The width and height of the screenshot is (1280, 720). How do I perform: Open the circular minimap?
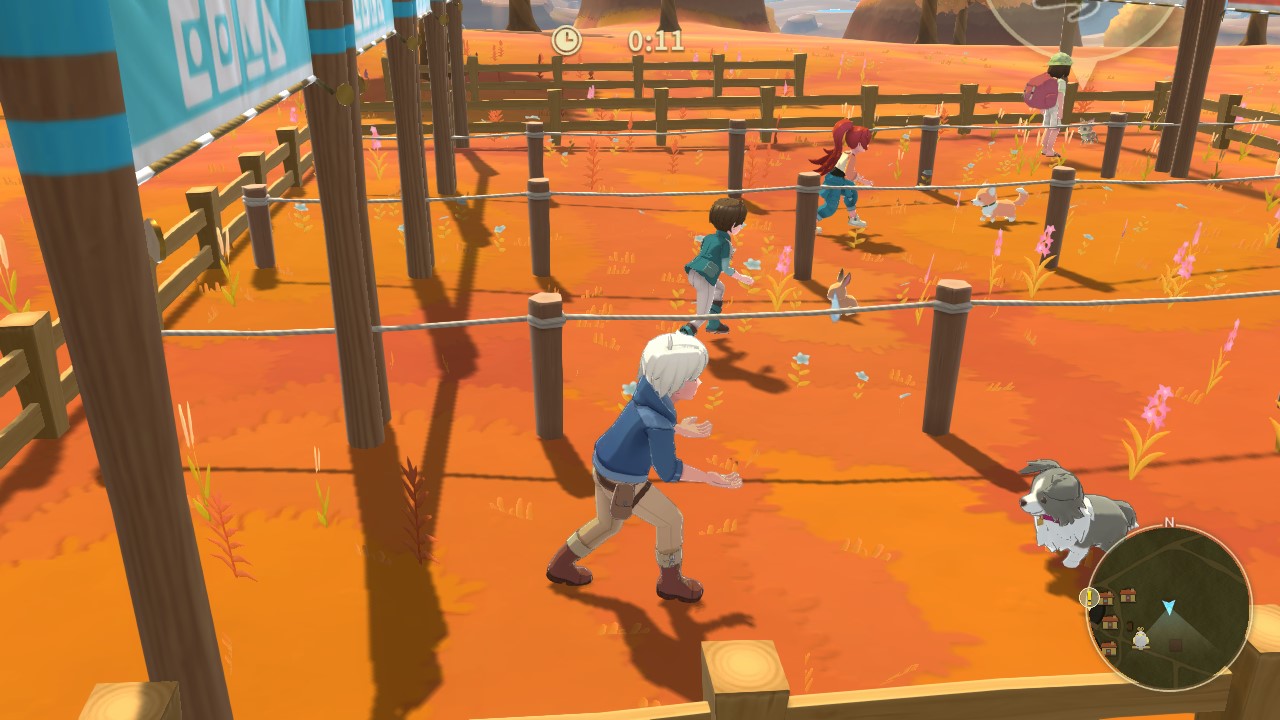pos(1168,607)
